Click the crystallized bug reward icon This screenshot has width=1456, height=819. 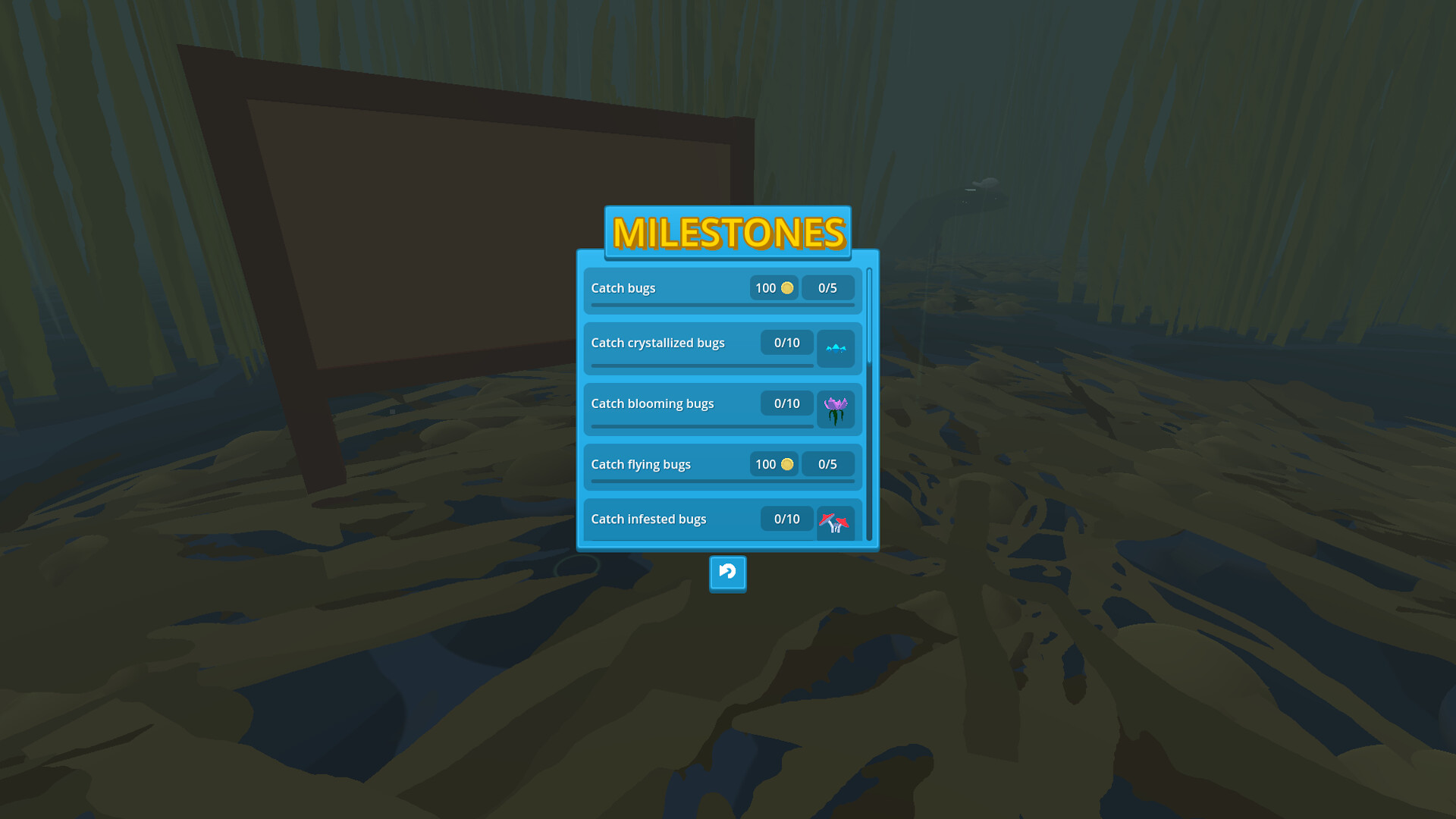pos(836,348)
